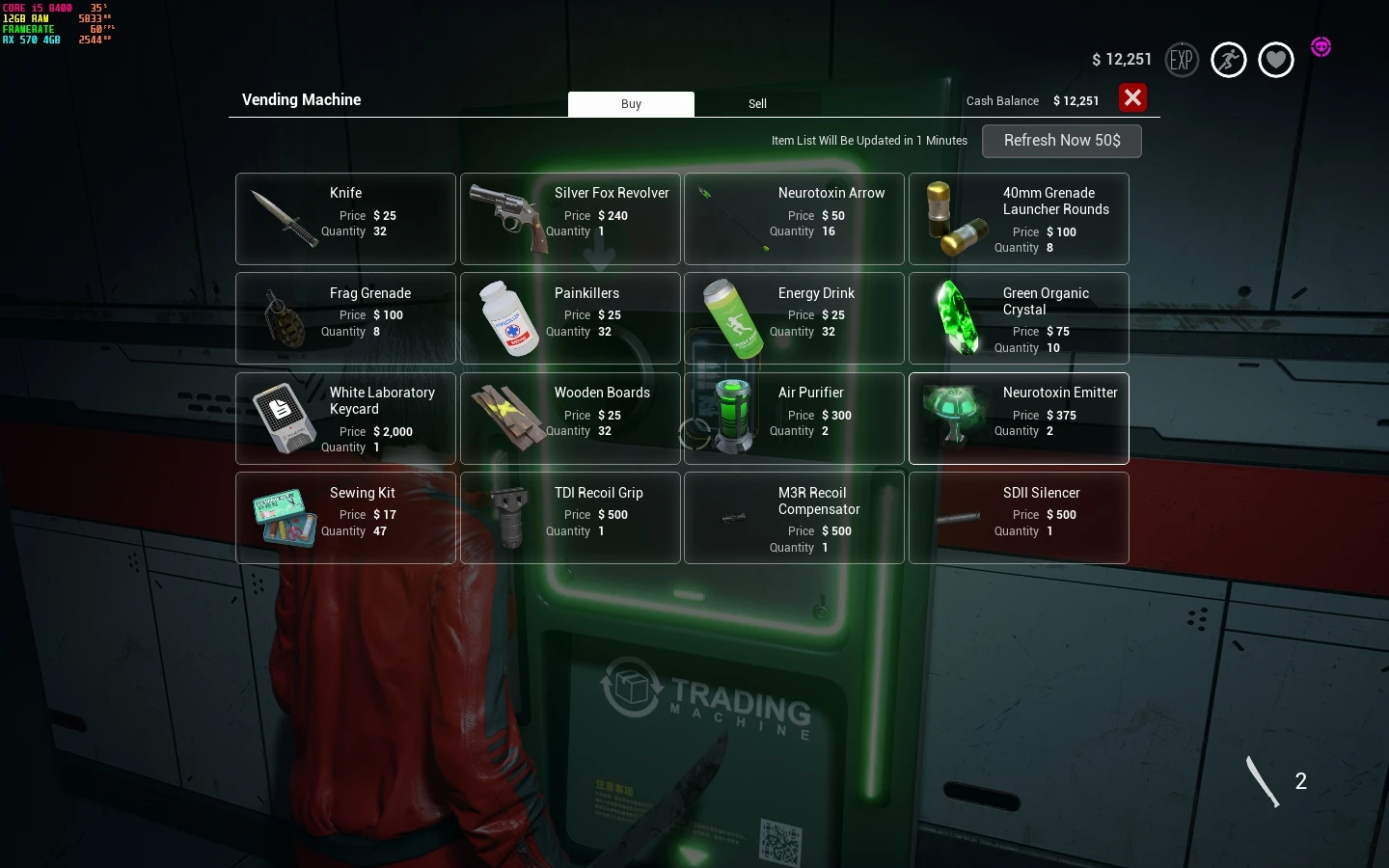
Task: Select the Buy tab
Action: coord(631,103)
